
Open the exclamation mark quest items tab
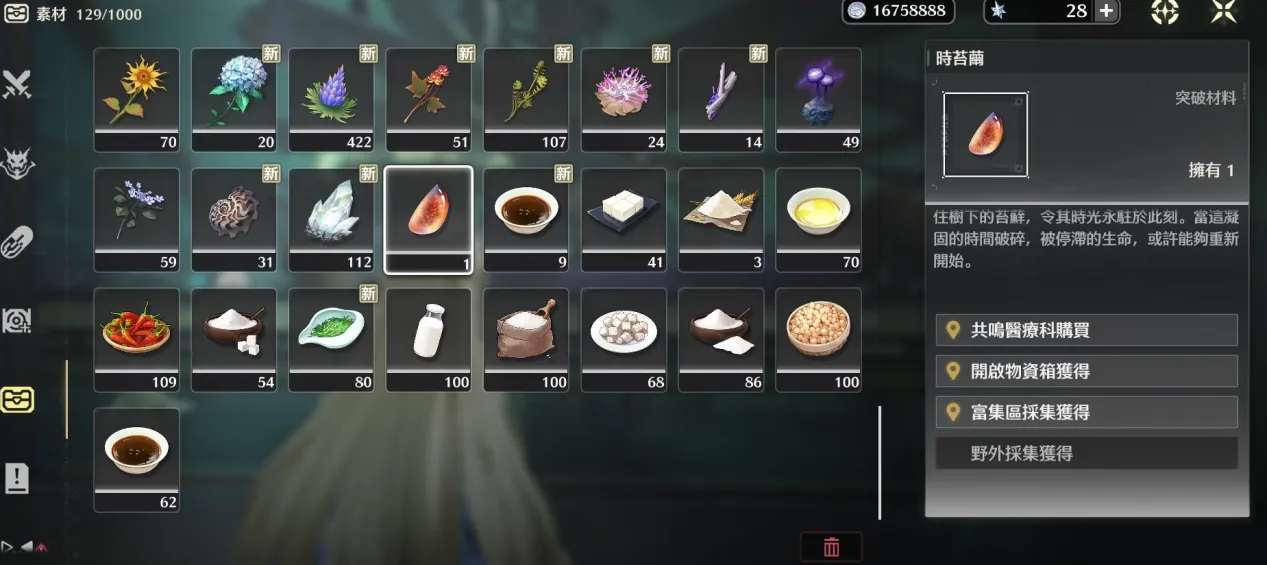click(x=17, y=479)
